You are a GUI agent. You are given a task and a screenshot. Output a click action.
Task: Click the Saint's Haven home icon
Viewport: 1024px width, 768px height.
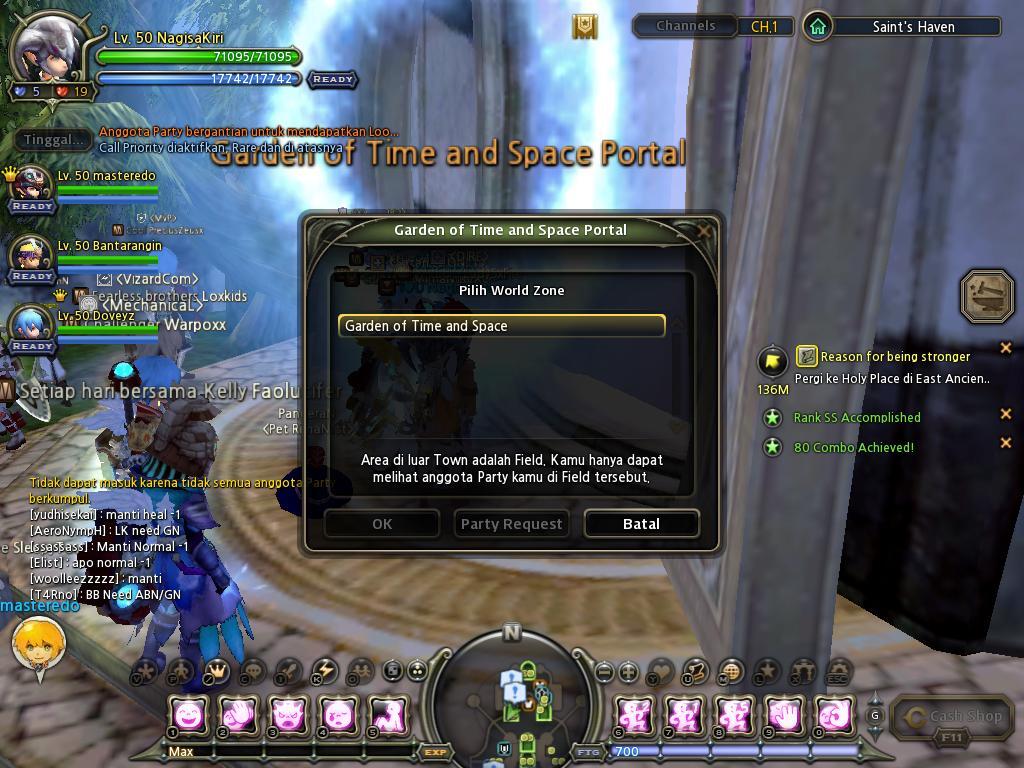pos(817,27)
